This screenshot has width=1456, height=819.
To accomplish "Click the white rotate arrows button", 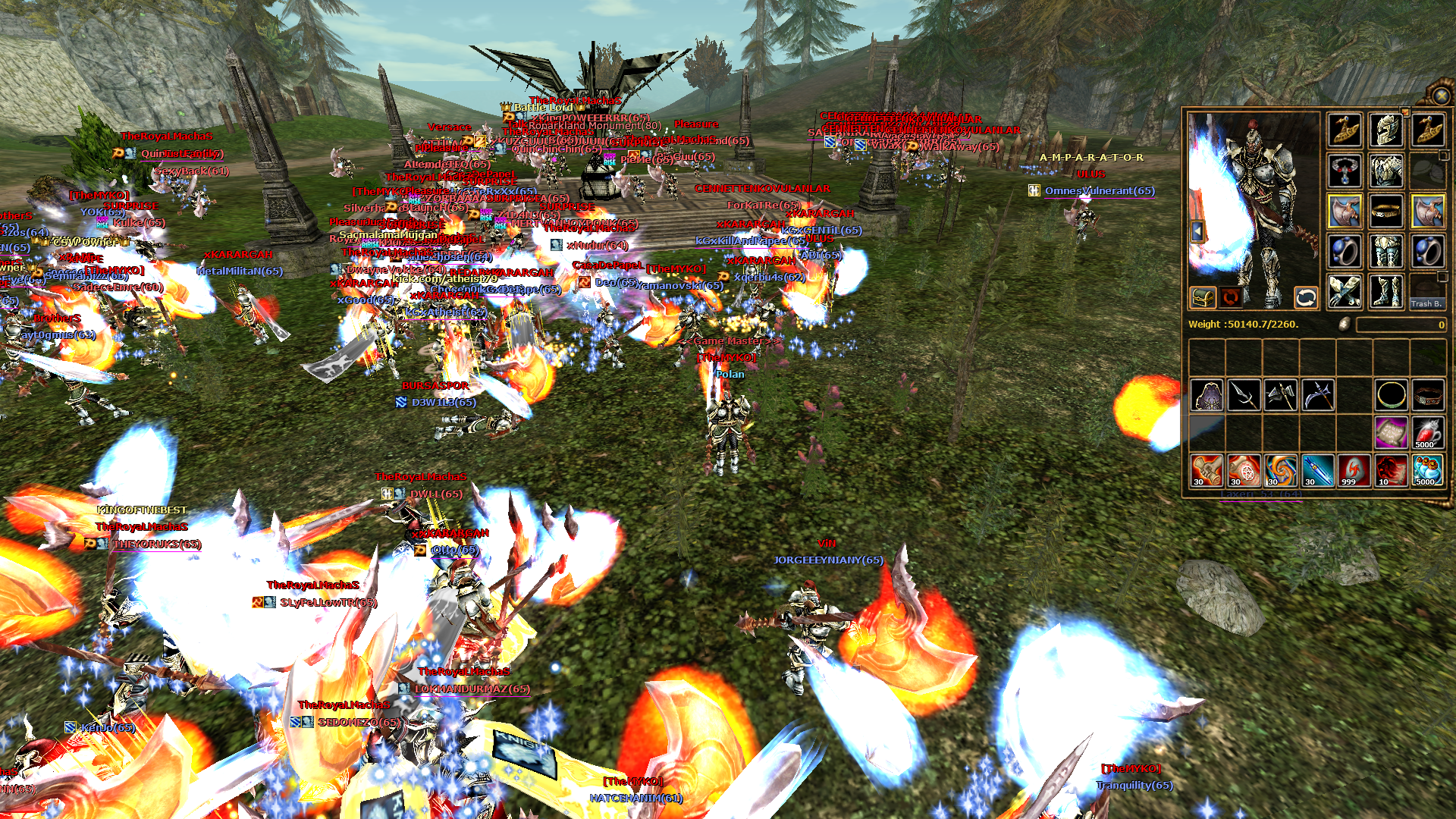I will (1306, 298).
